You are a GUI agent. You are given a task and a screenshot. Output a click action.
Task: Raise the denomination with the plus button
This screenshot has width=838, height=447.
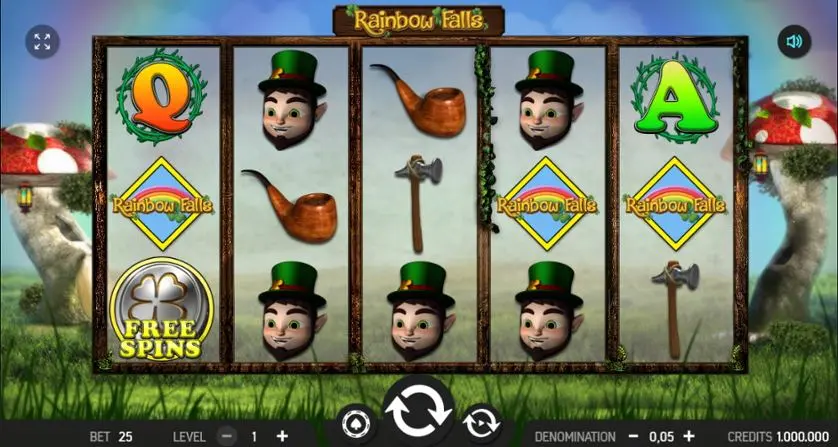(688, 437)
